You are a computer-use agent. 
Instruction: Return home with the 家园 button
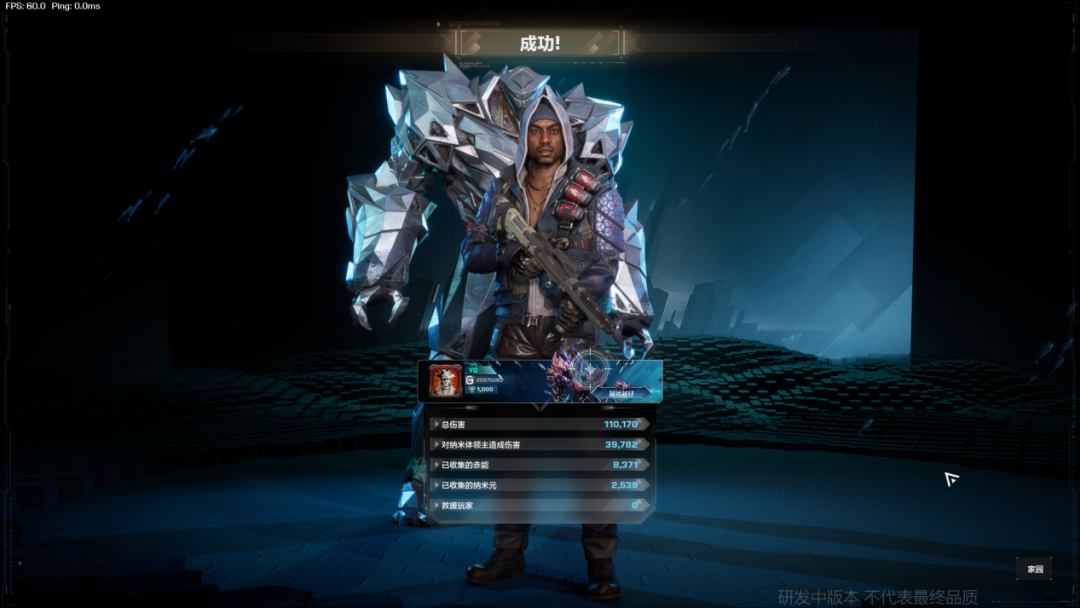[1034, 569]
